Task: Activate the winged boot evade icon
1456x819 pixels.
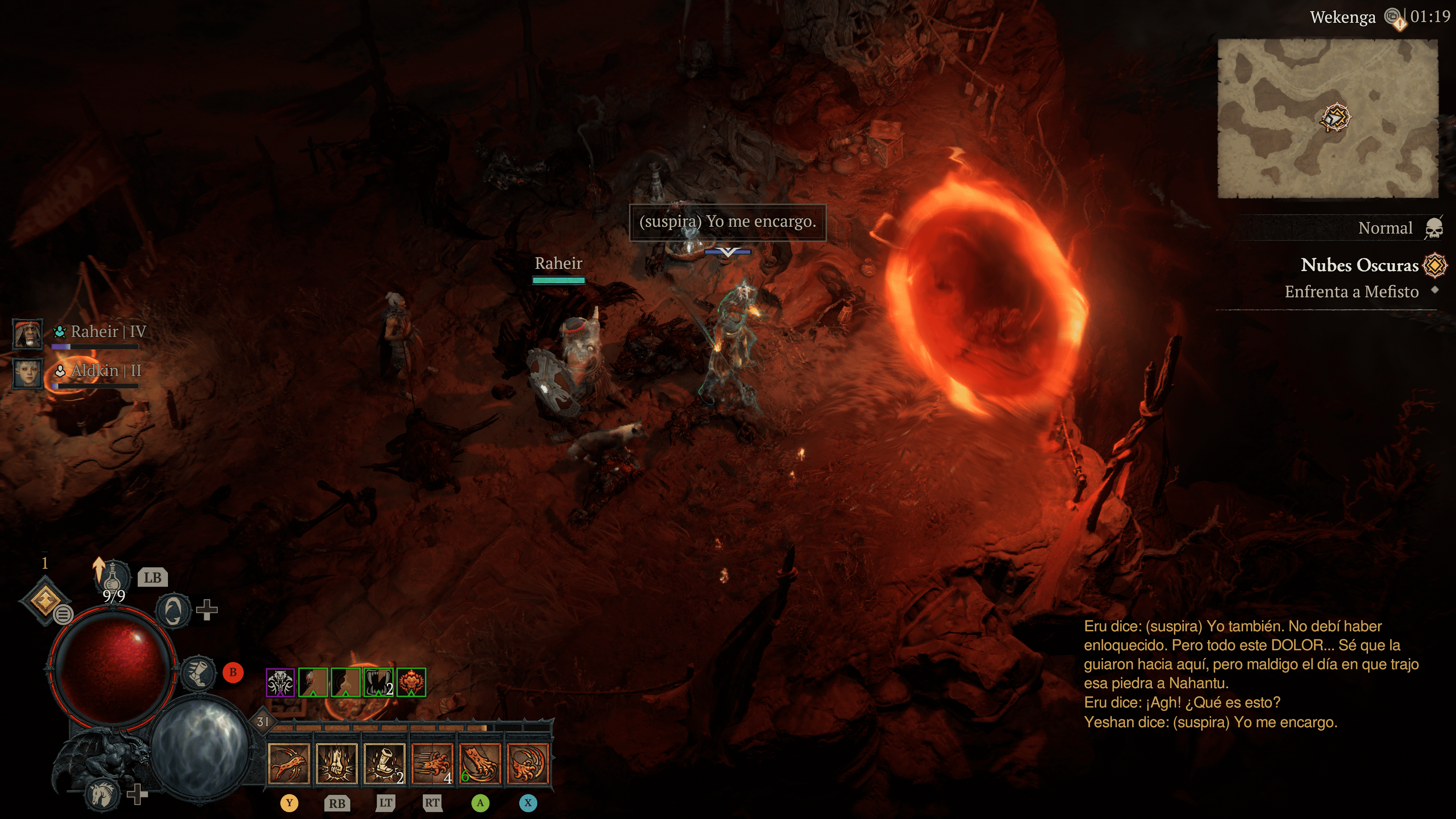Action: (198, 673)
